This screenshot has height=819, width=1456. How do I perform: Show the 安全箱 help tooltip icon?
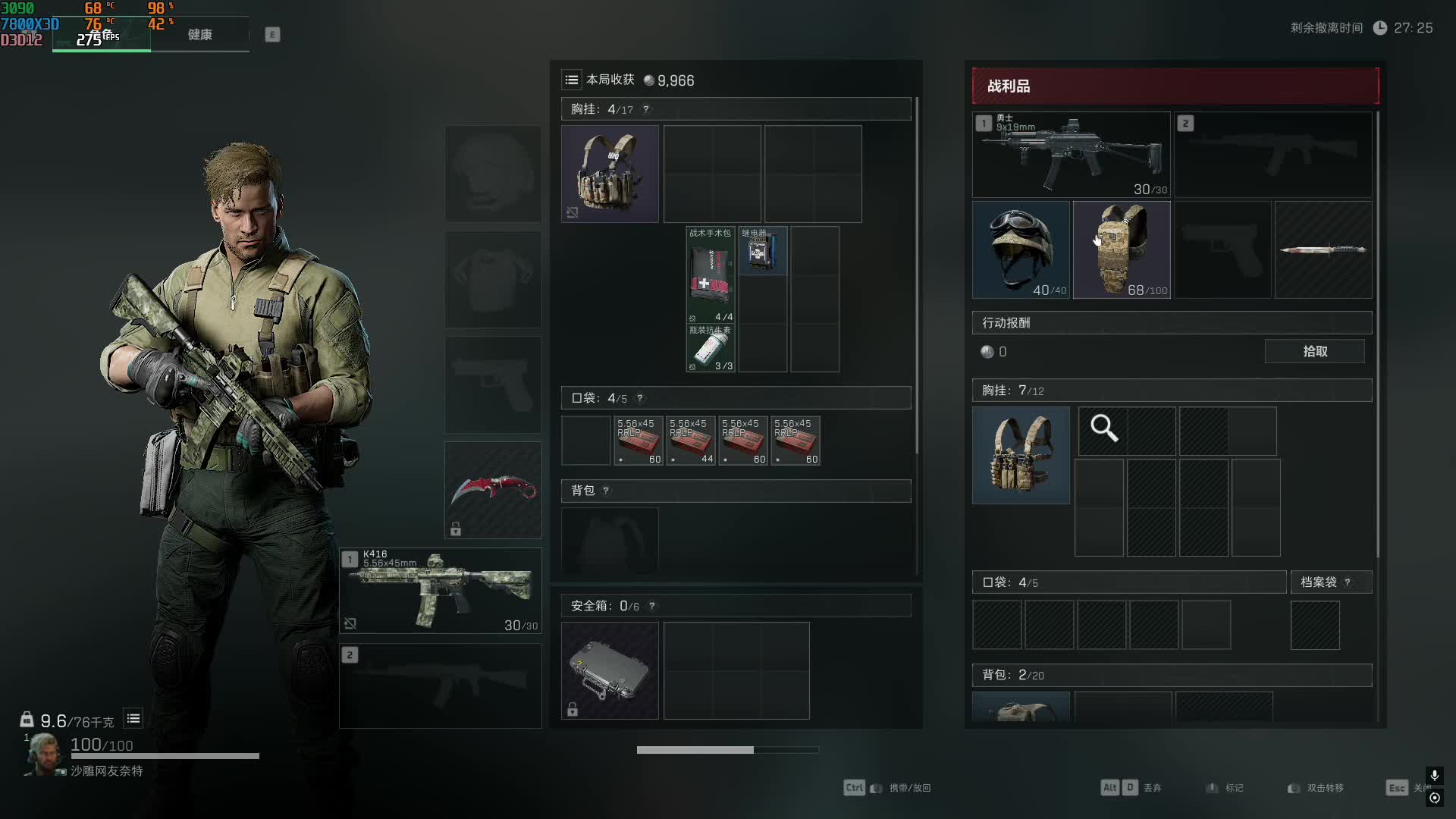coord(652,606)
